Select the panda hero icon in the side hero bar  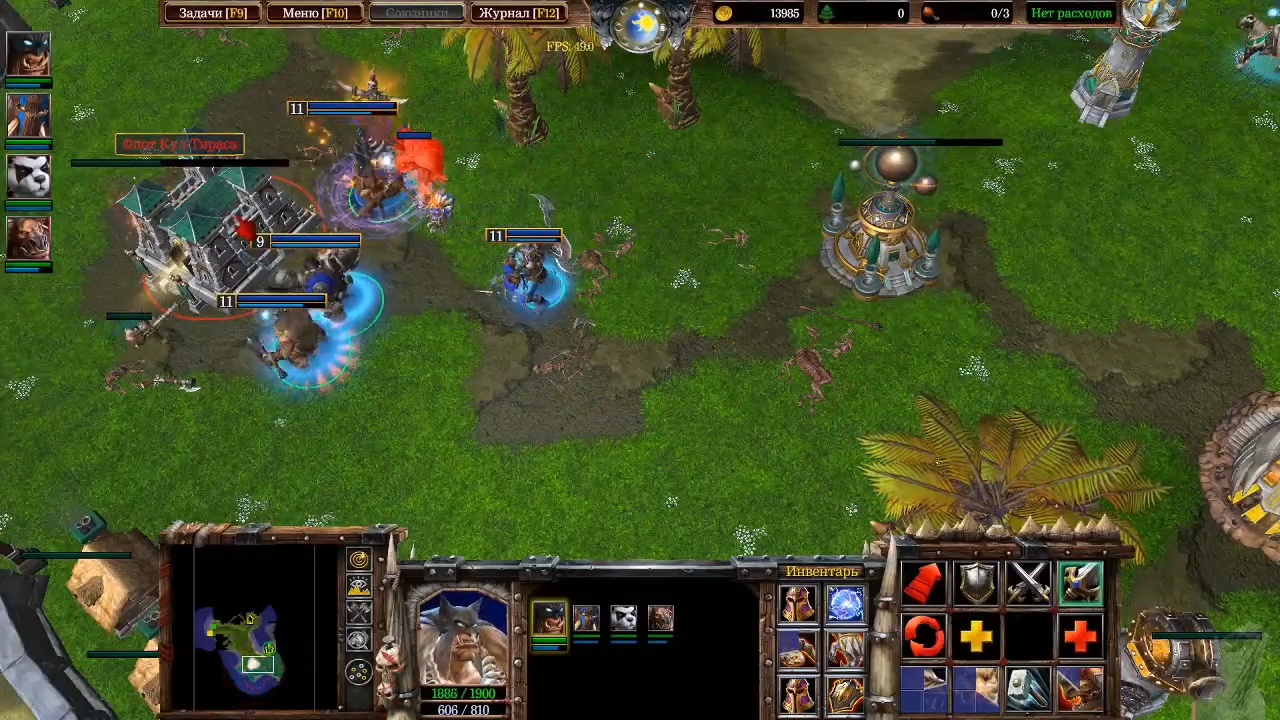click(29, 176)
